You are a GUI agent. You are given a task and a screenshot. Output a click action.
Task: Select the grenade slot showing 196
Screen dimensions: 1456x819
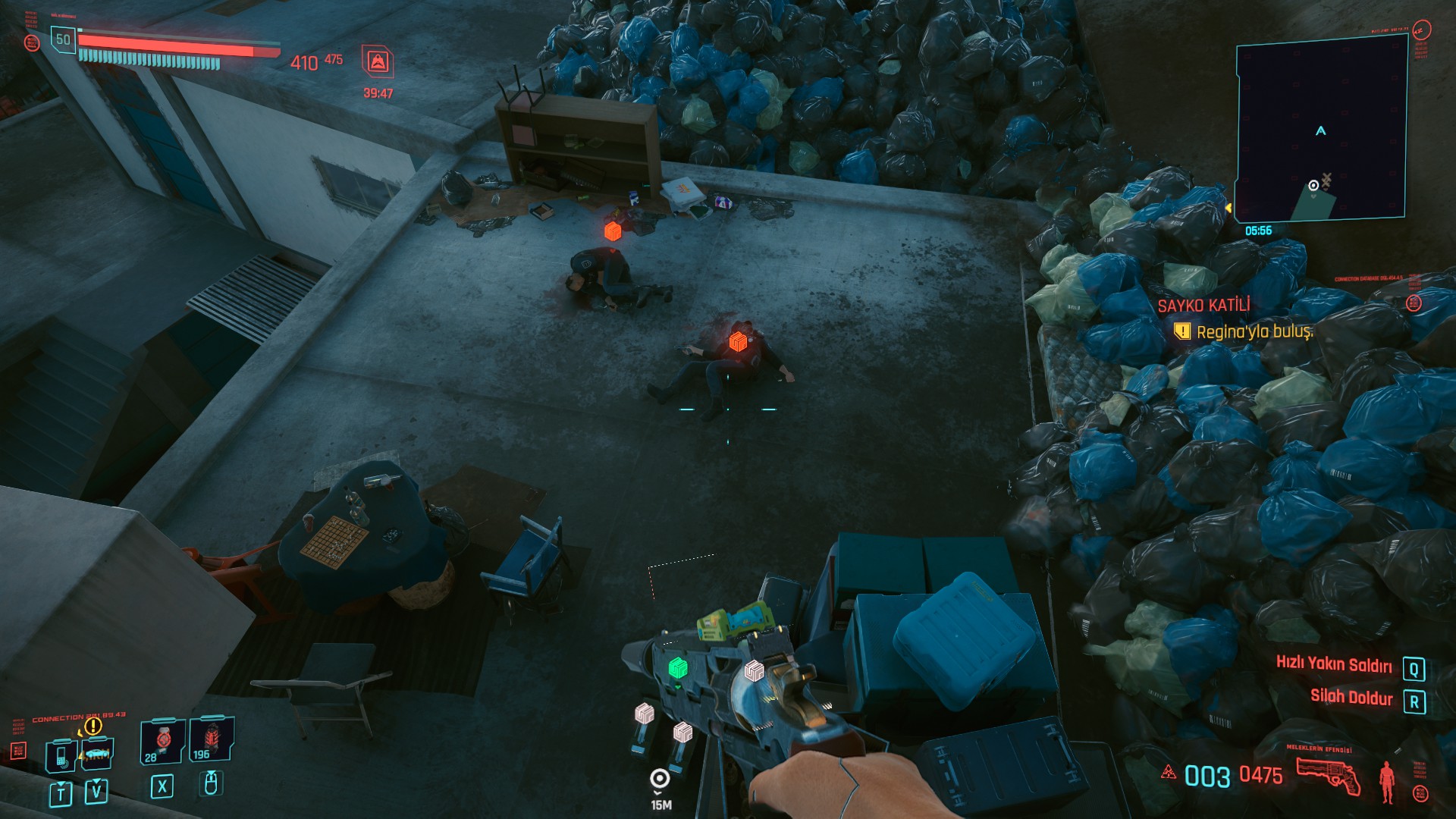point(212,740)
